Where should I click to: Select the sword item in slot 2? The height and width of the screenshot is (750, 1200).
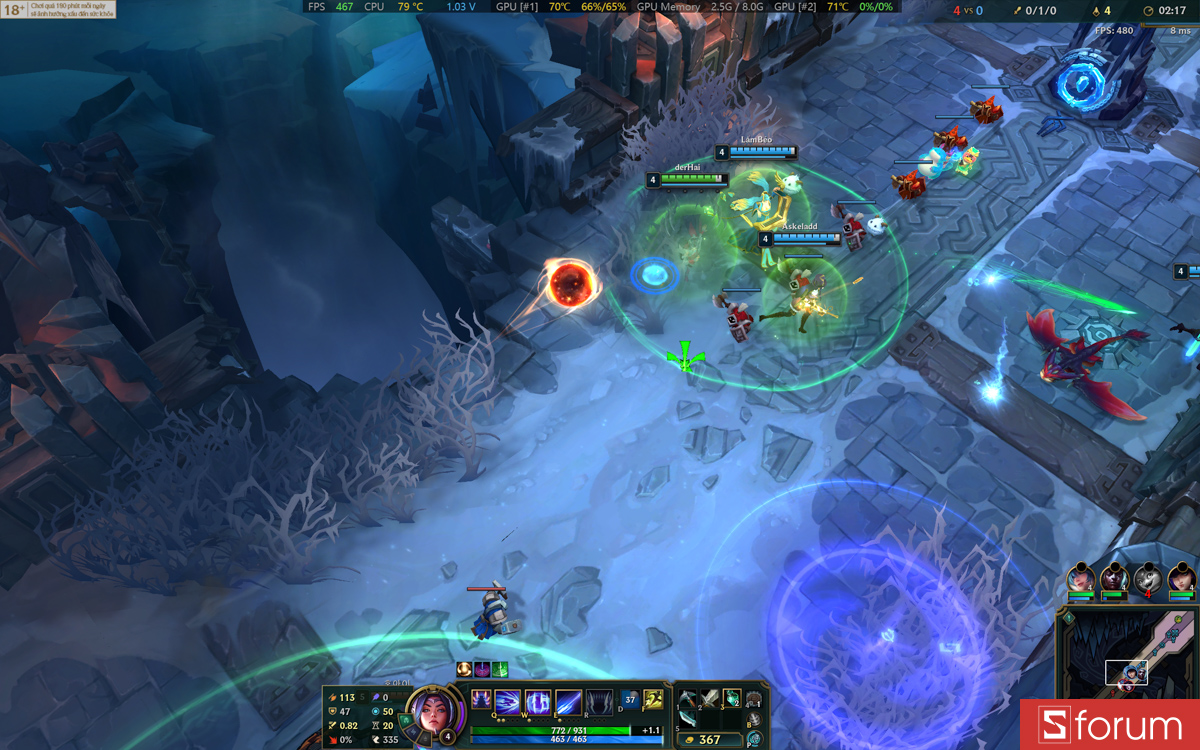[709, 698]
